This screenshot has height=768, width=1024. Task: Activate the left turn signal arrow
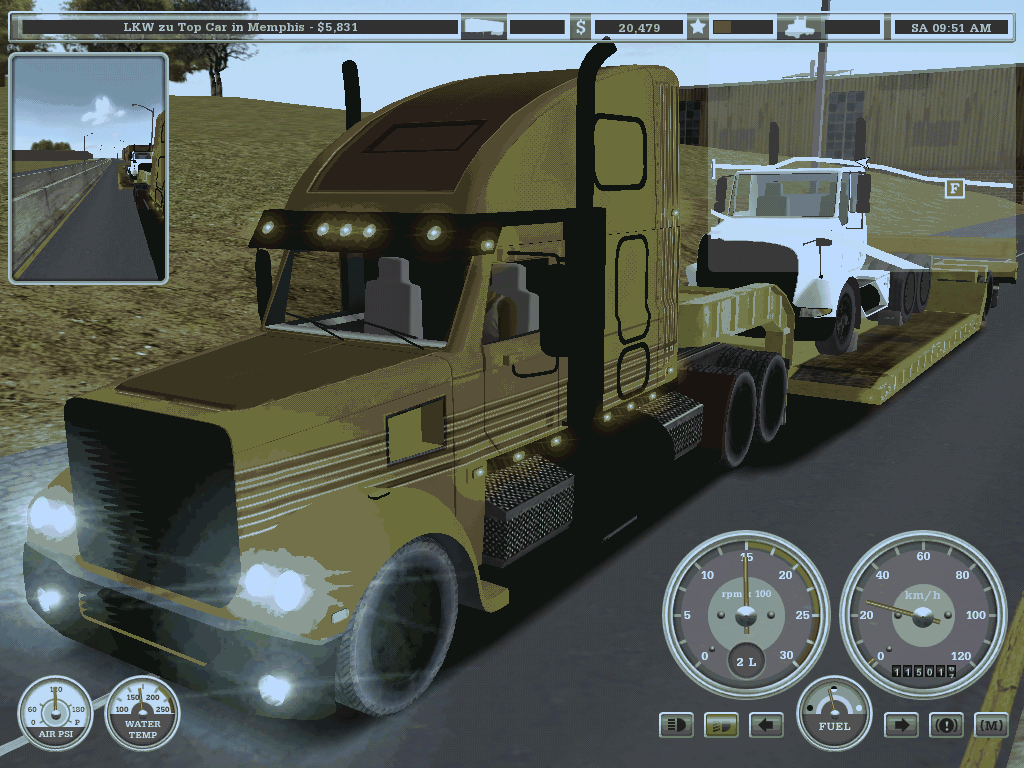click(766, 724)
